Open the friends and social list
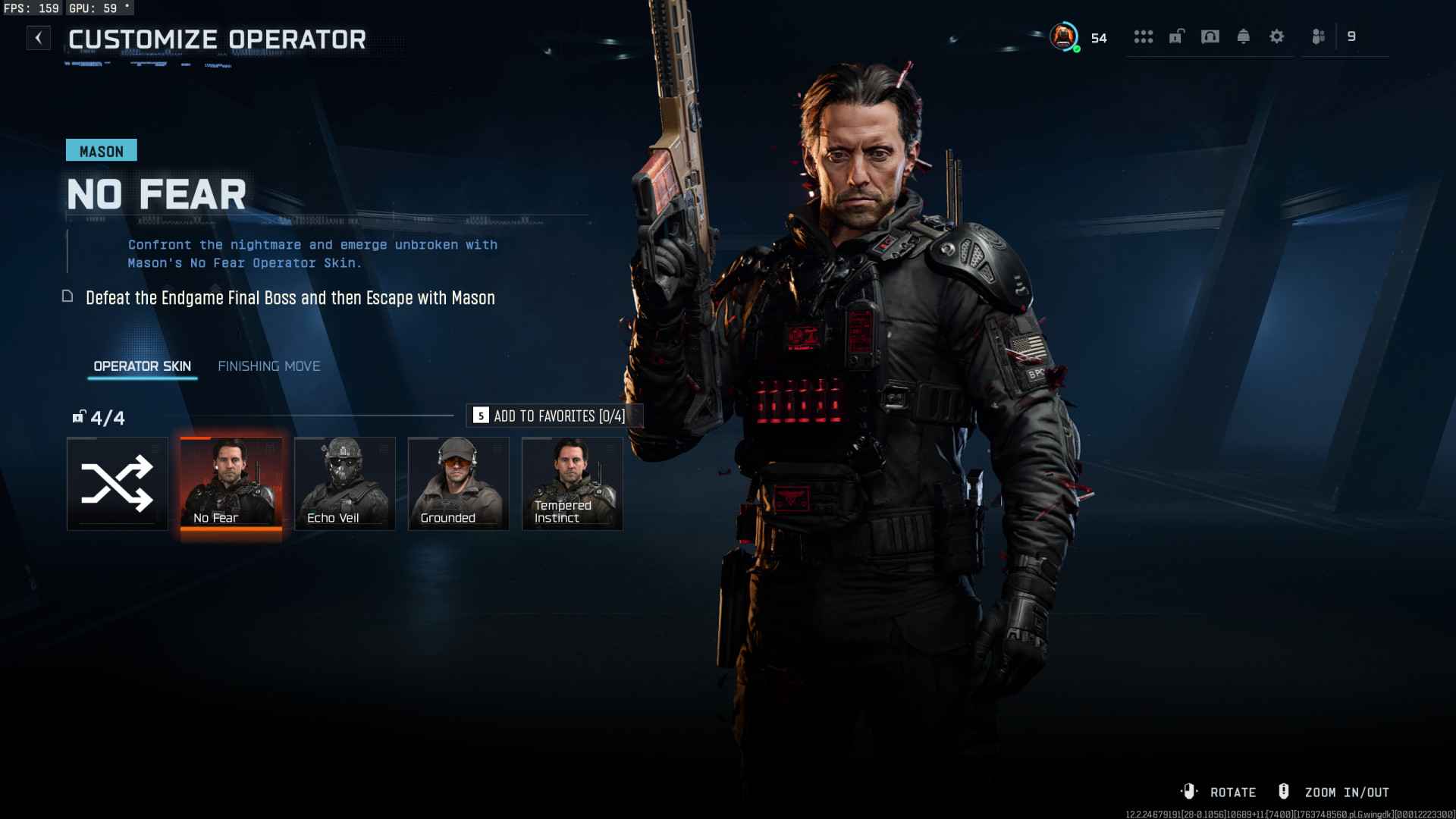The image size is (1456, 819). (1319, 36)
